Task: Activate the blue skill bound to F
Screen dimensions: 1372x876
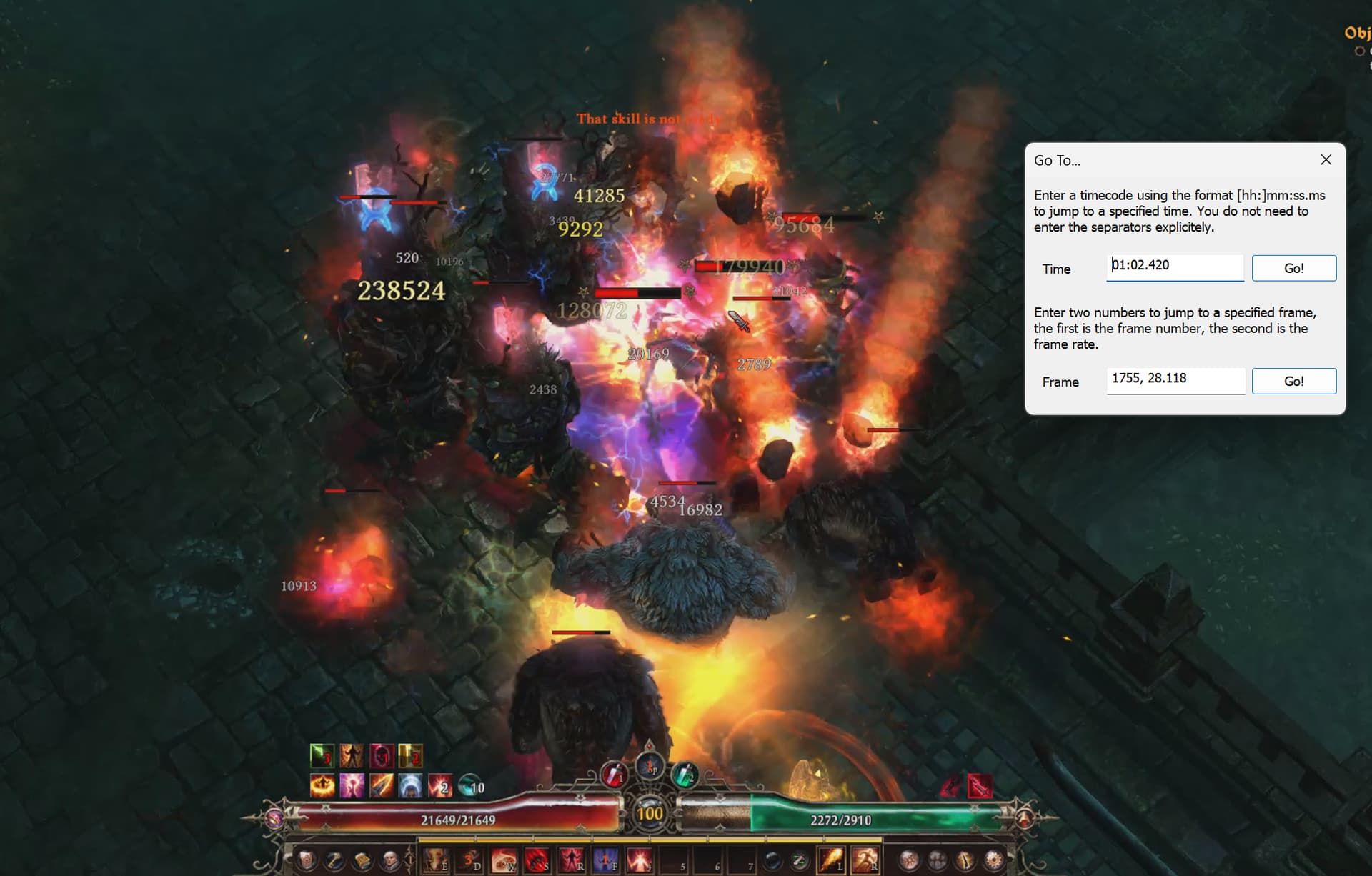Action: (605, 860)
